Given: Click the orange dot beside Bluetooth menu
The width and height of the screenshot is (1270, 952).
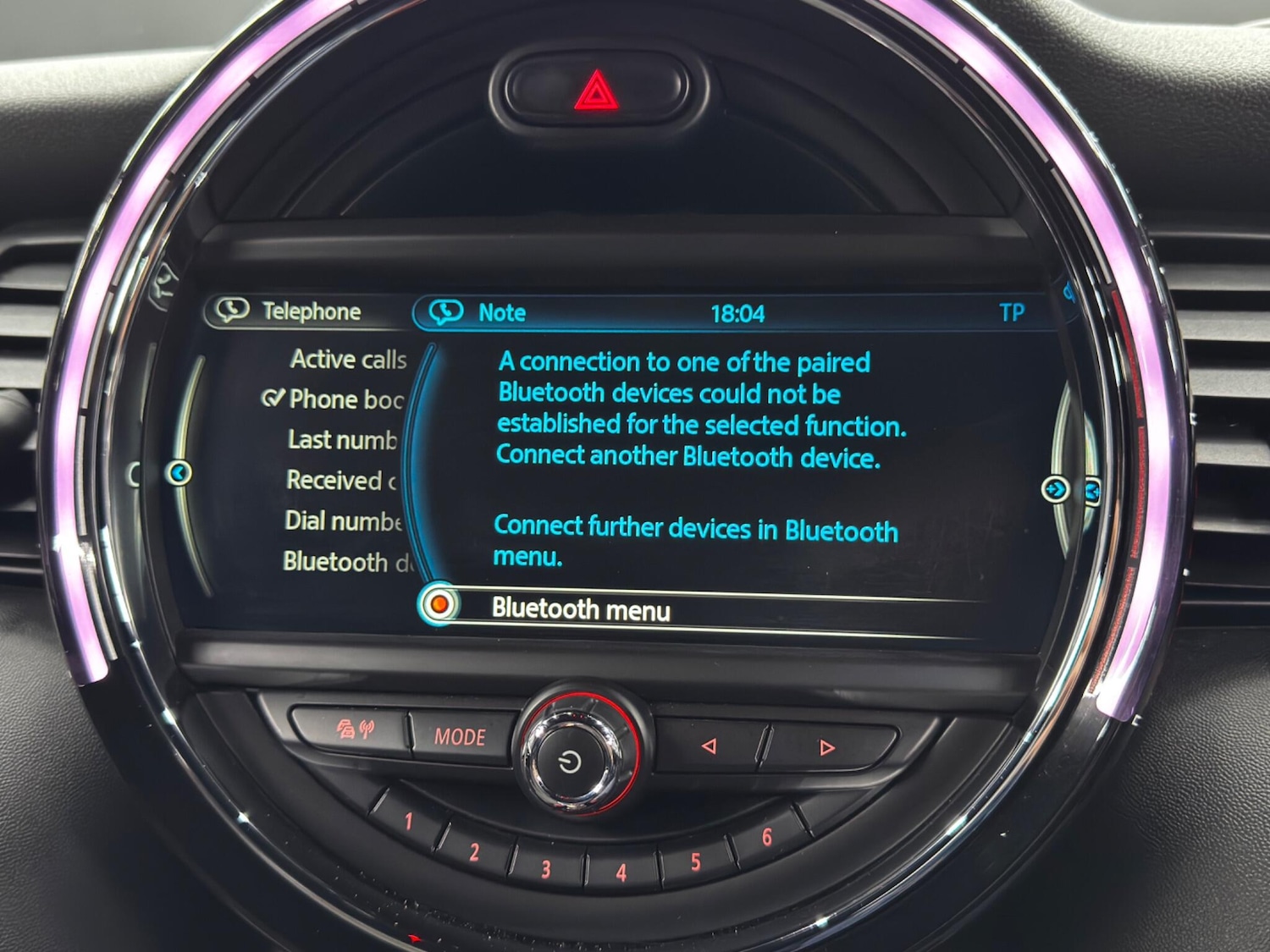Looking at the screenshot, I should 440,603.
